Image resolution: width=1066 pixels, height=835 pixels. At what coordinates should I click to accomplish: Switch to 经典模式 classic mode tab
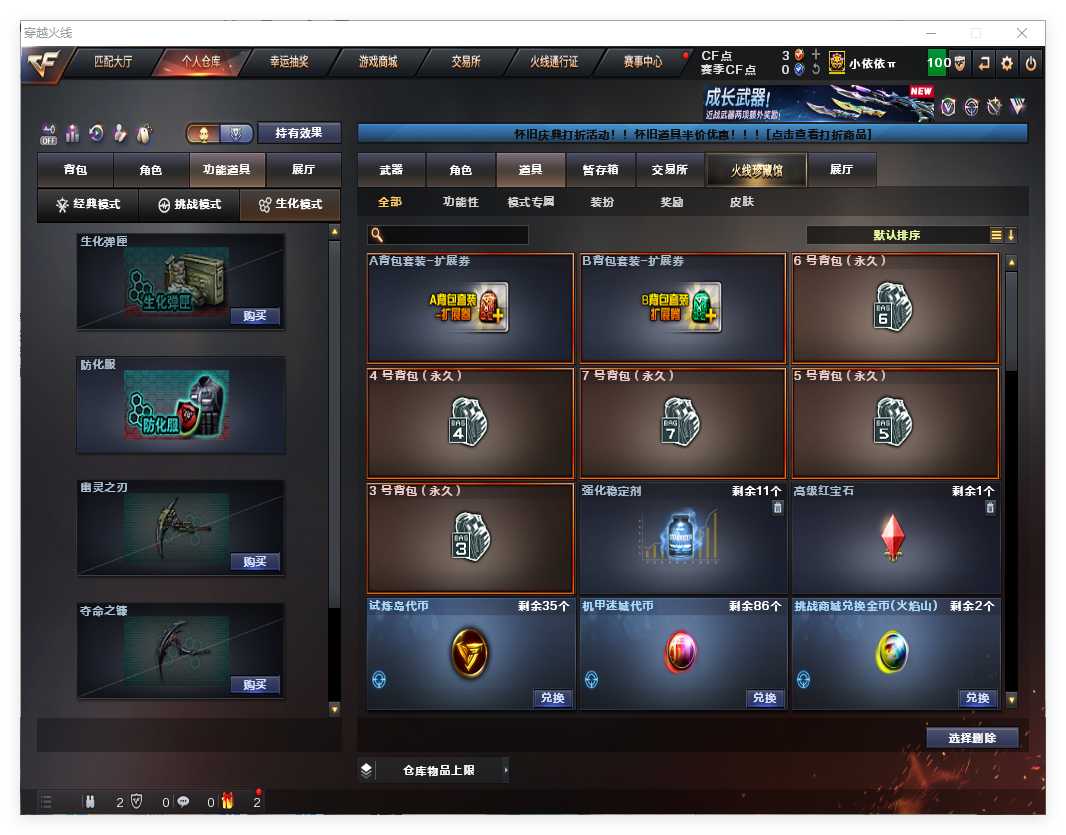tap(88, 205)
